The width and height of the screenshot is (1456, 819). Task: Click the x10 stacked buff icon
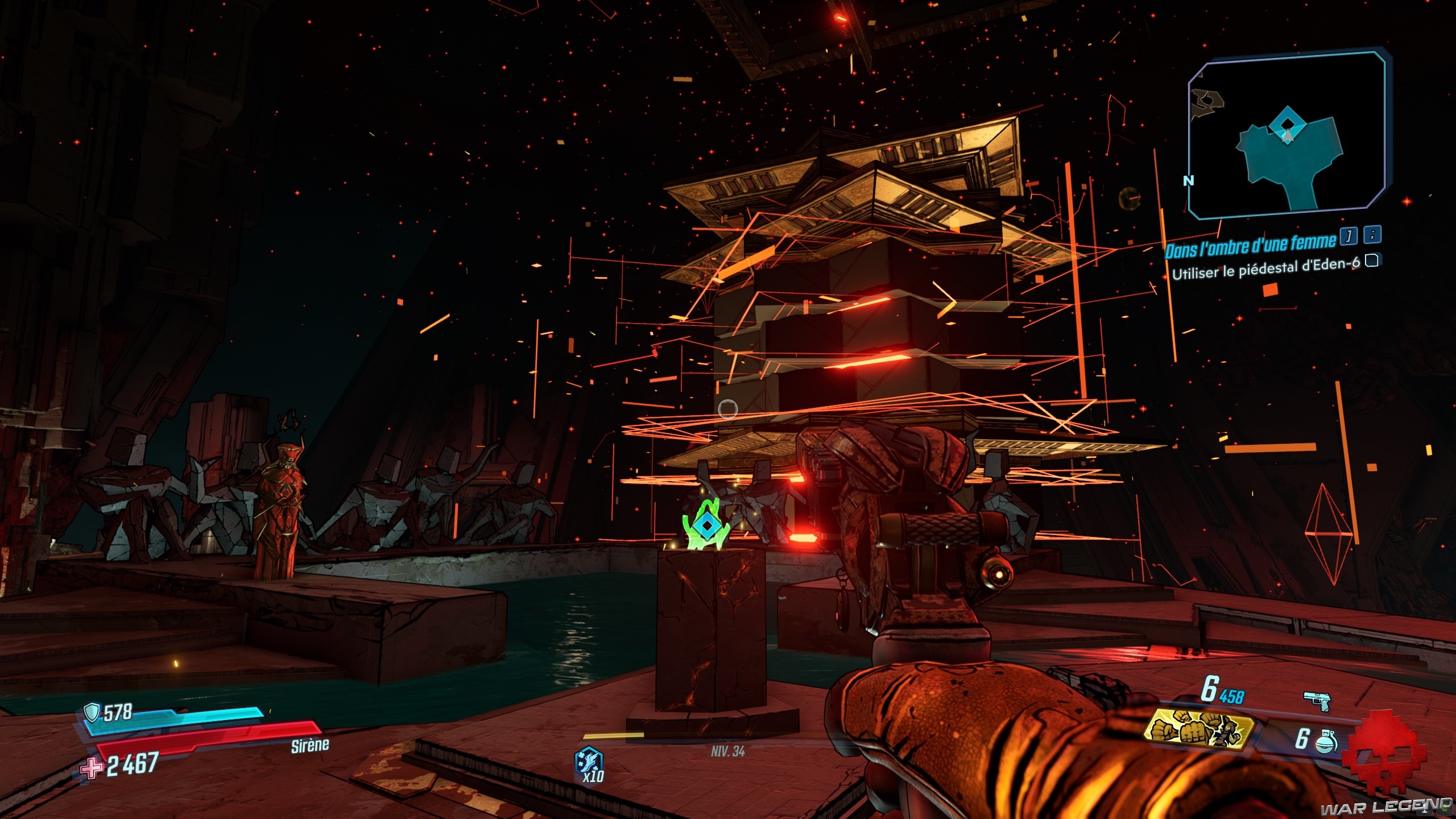pos(590,763)
